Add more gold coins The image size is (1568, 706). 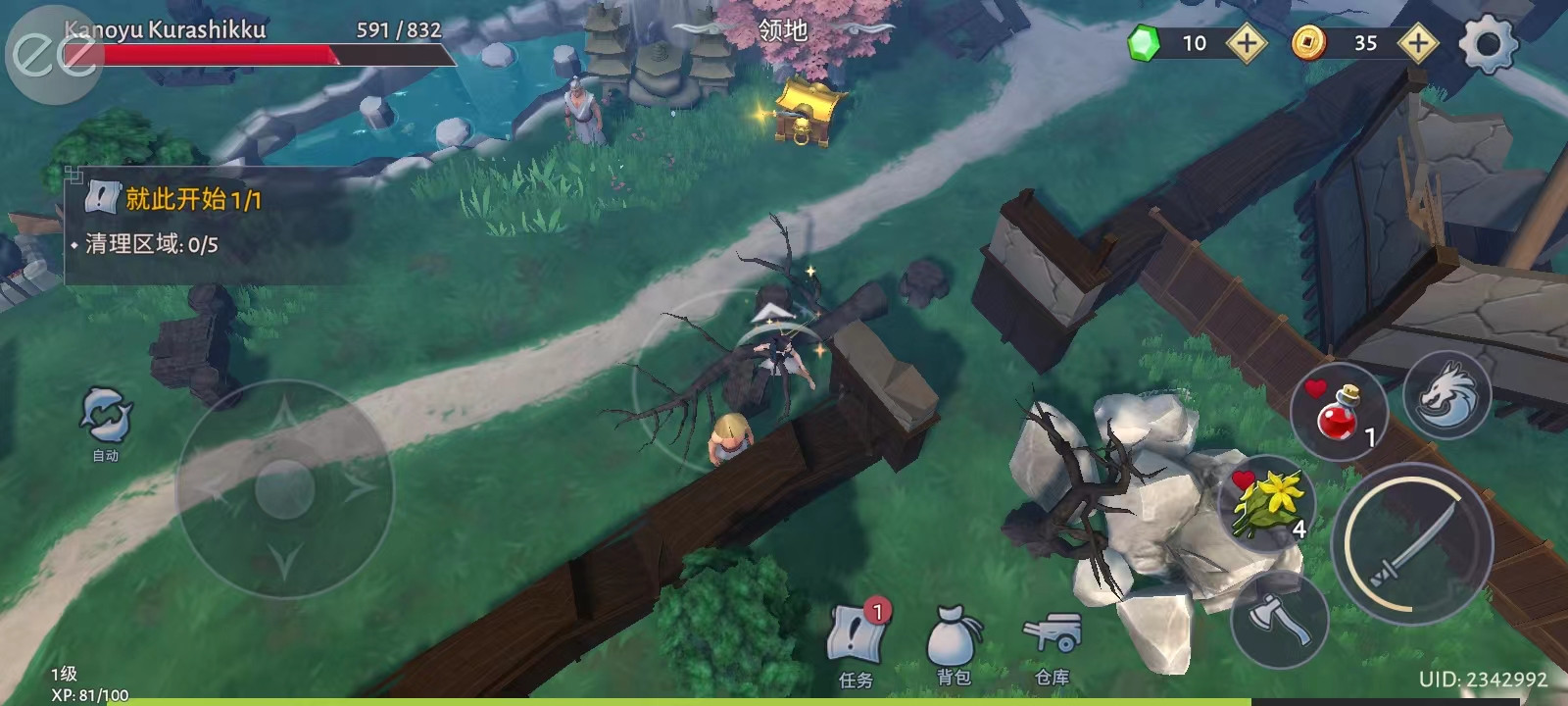point(1417,43)
